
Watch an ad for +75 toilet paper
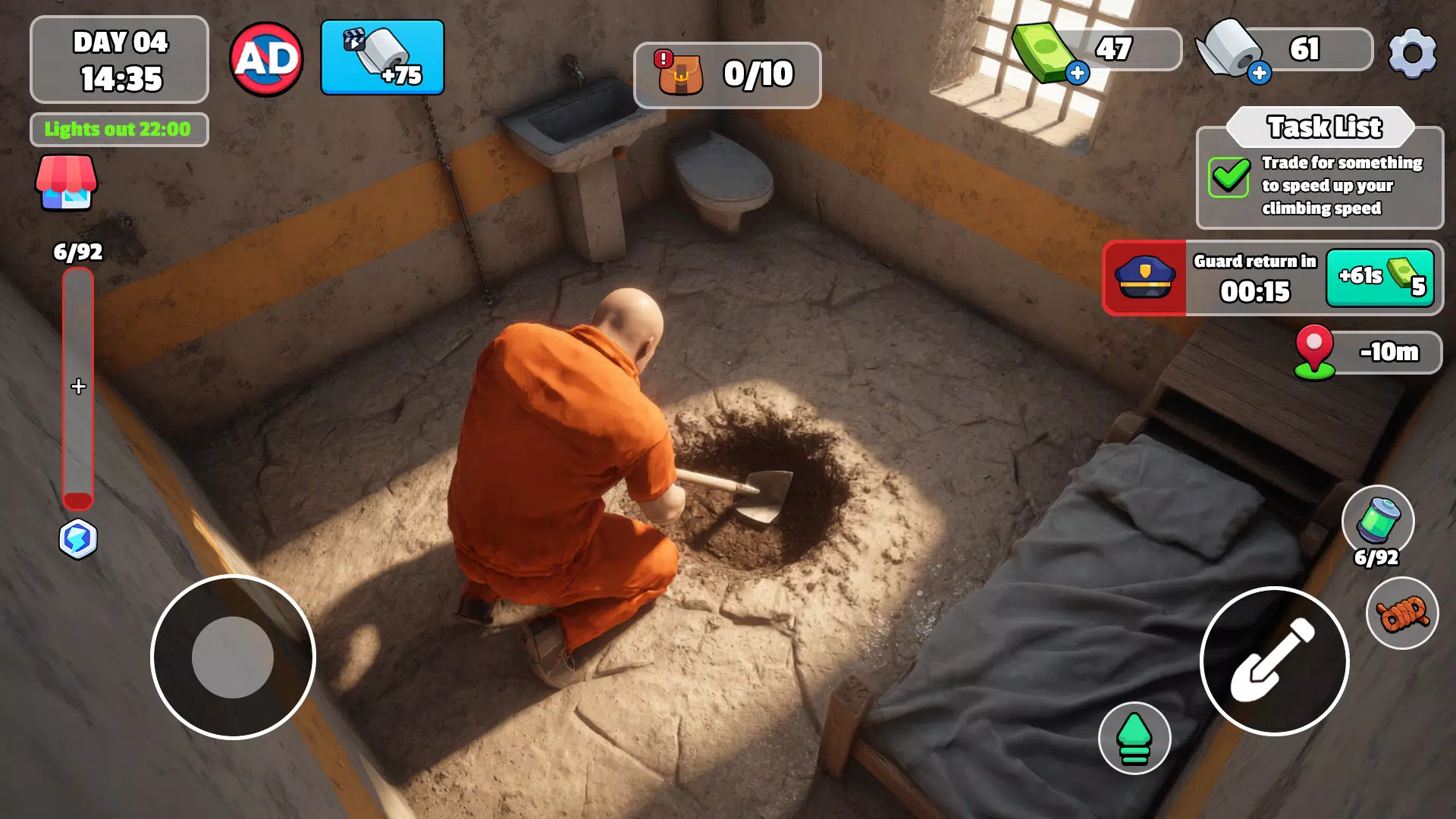tap(382, 57)
